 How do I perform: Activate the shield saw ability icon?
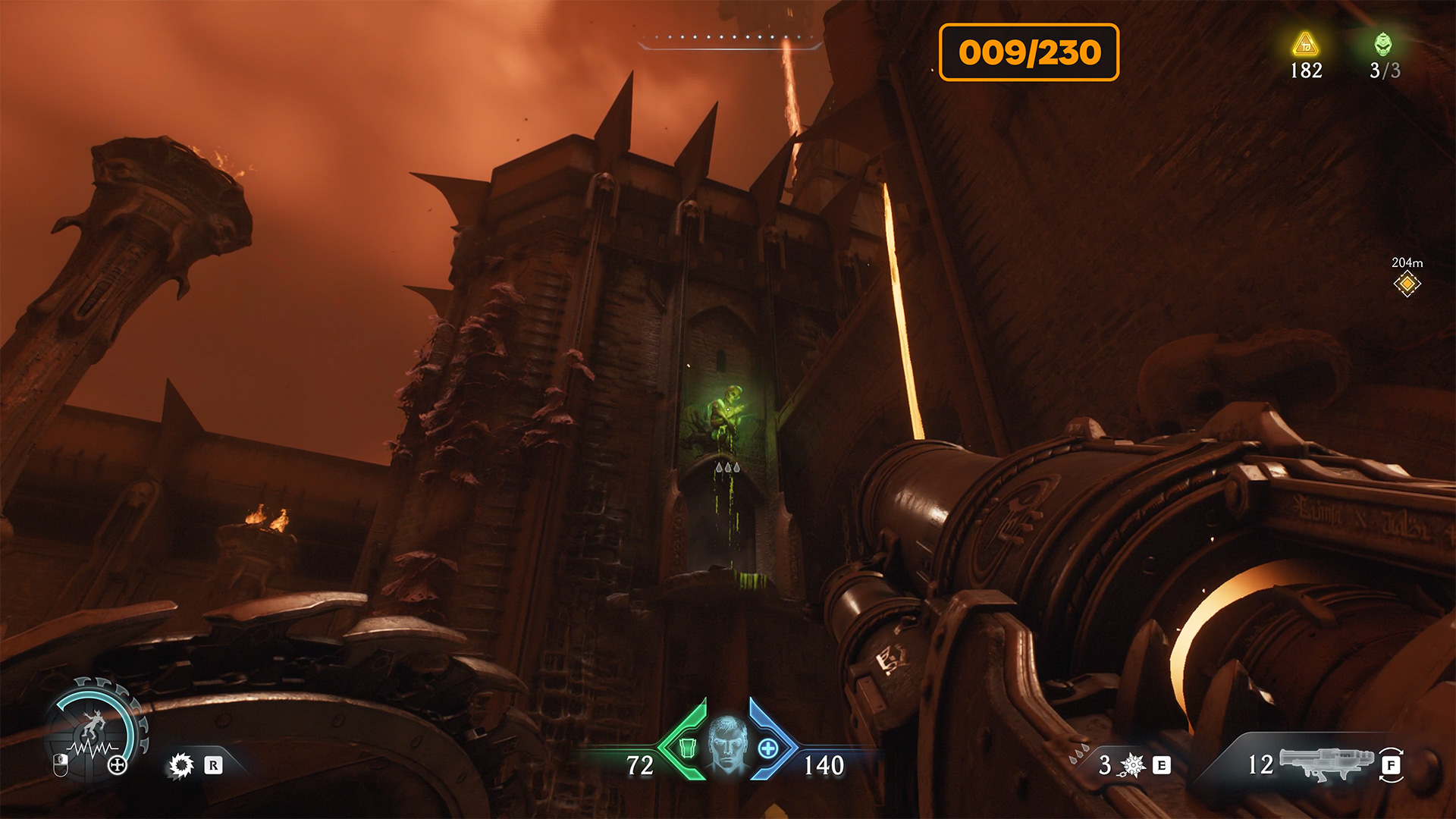pos(181,765)
